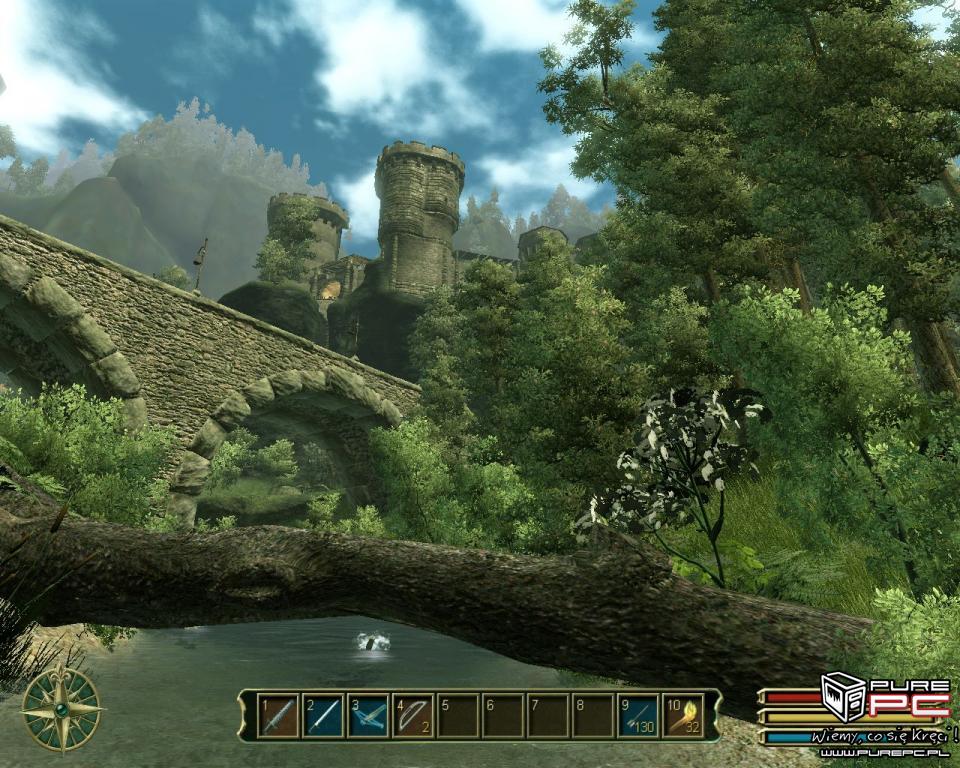Equip the blade in hotbar slot 2

click(x=324, y=716)
